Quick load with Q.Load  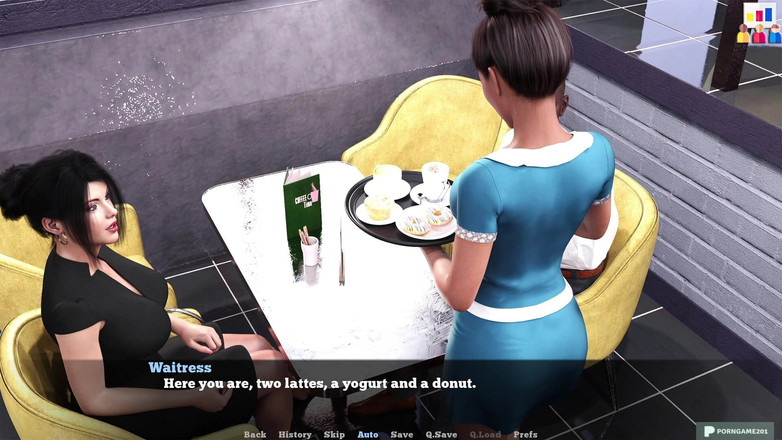tap(485, 434)
